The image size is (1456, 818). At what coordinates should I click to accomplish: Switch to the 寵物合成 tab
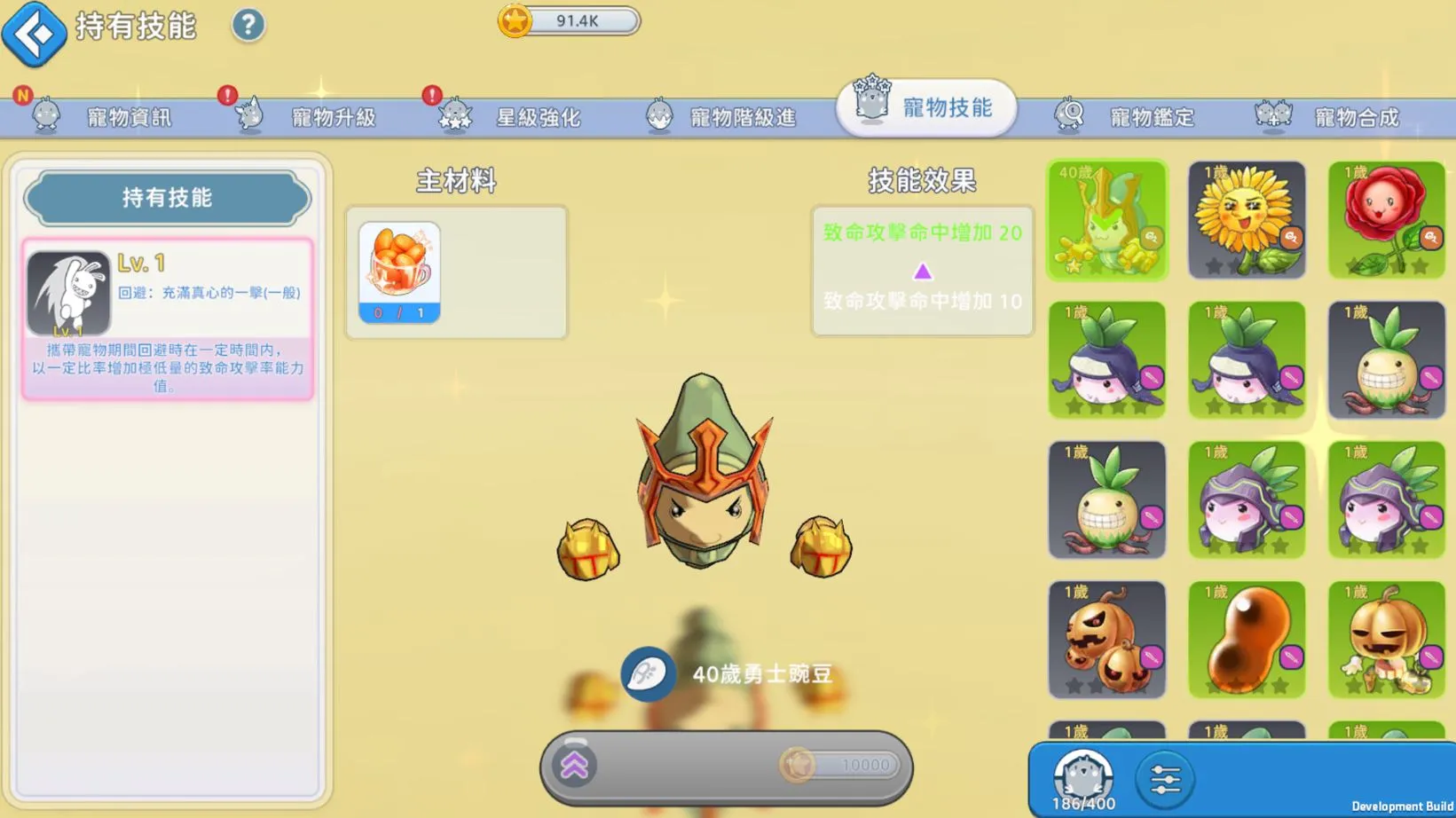(x=1358, y=115)
